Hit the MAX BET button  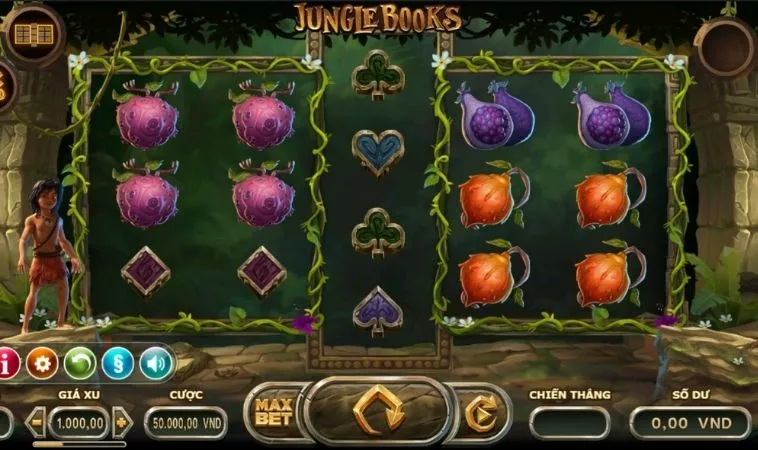click(x=273, y=412)
